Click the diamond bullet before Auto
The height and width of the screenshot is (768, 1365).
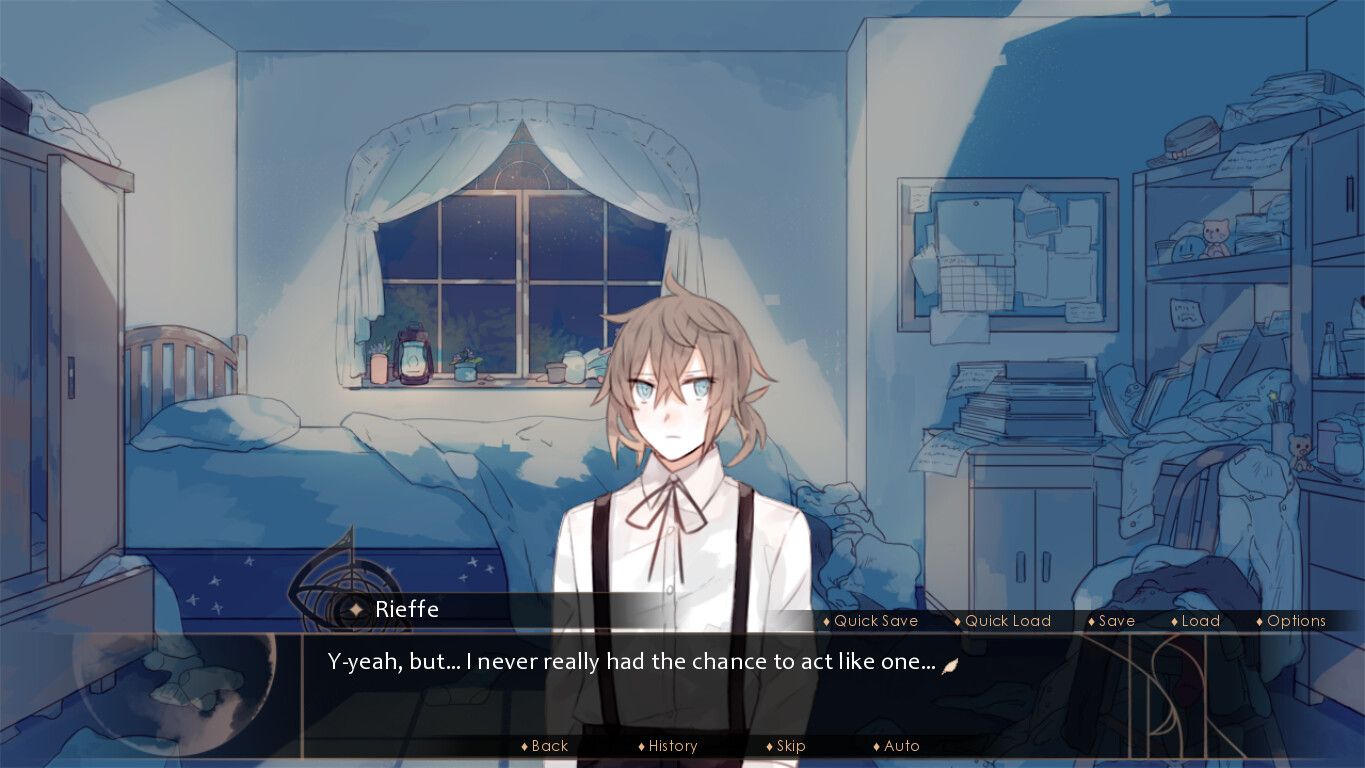pos(876,746)
